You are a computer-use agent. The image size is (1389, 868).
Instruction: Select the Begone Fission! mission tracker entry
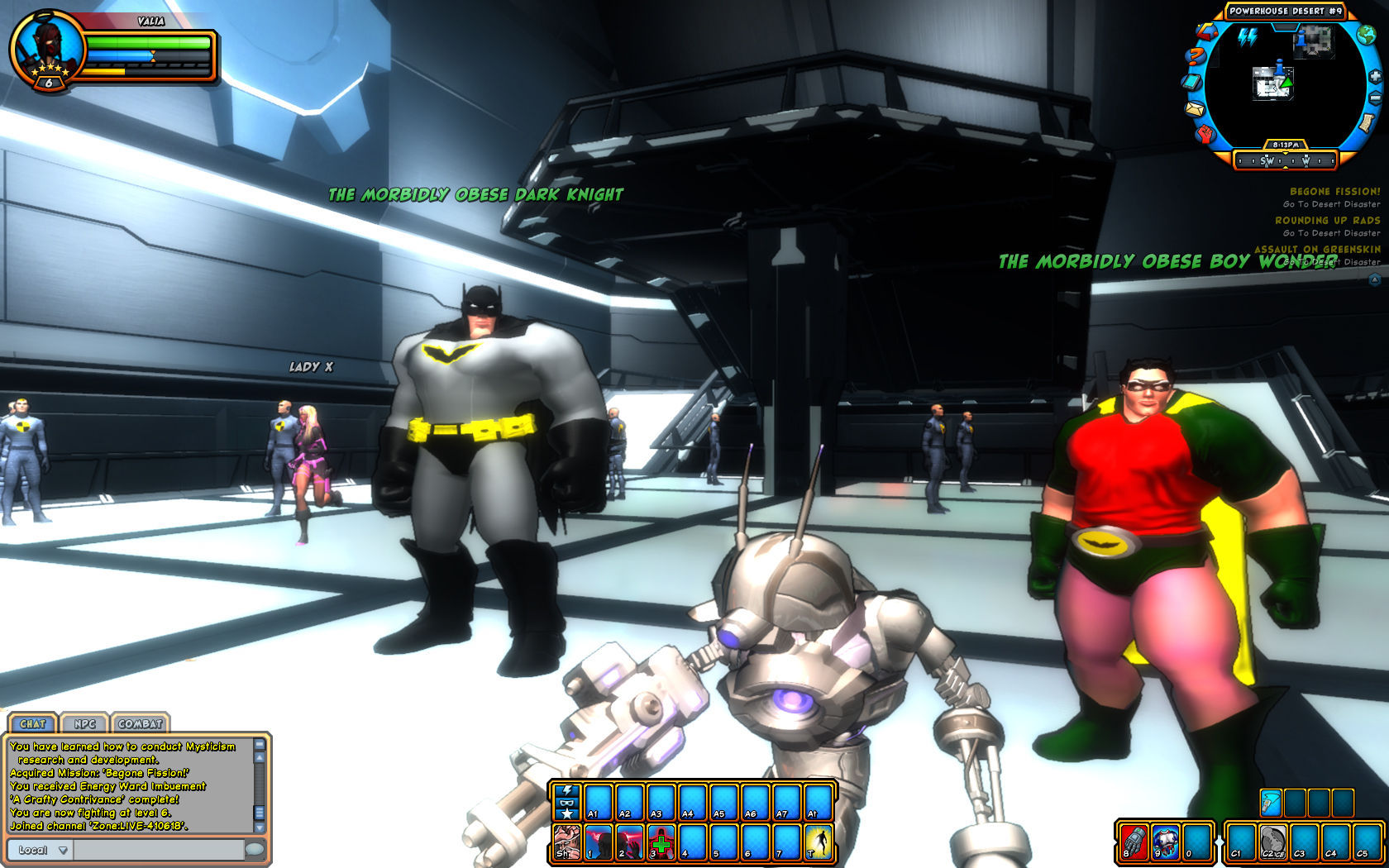1334,192
